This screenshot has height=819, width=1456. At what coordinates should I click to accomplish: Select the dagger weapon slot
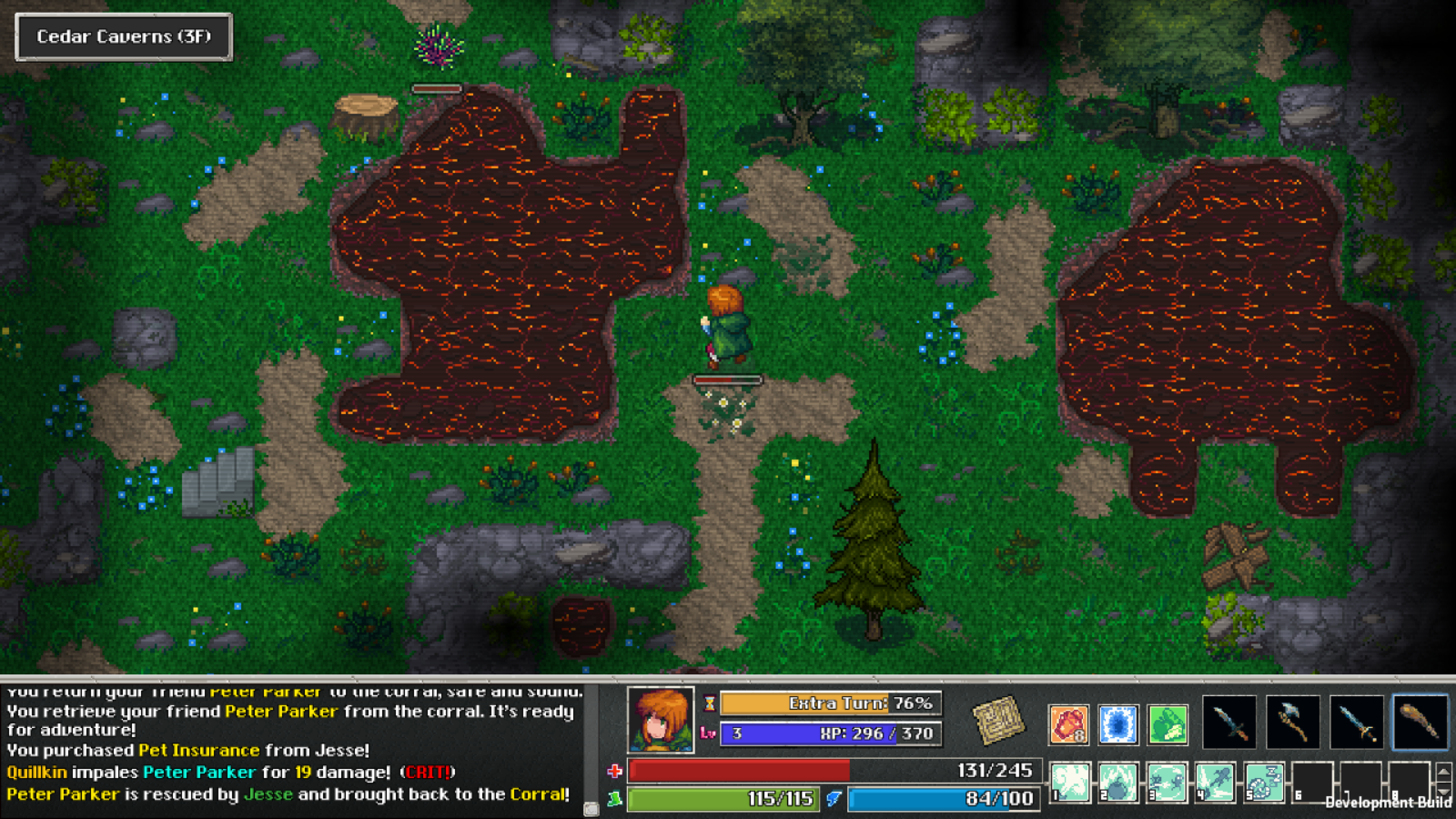pyautogui.click(x=1230, y=722)
